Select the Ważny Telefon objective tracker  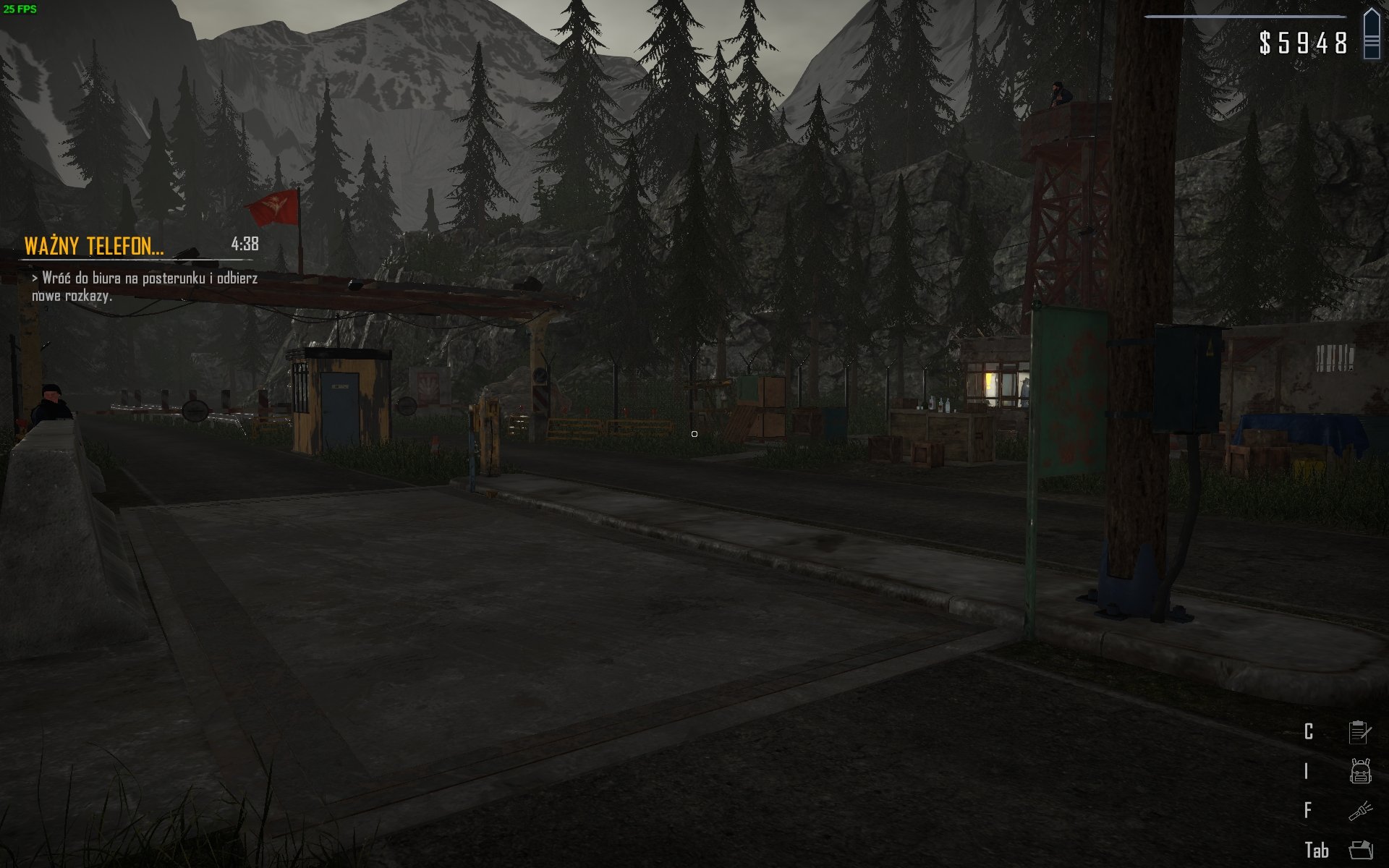tap(94, 247)
